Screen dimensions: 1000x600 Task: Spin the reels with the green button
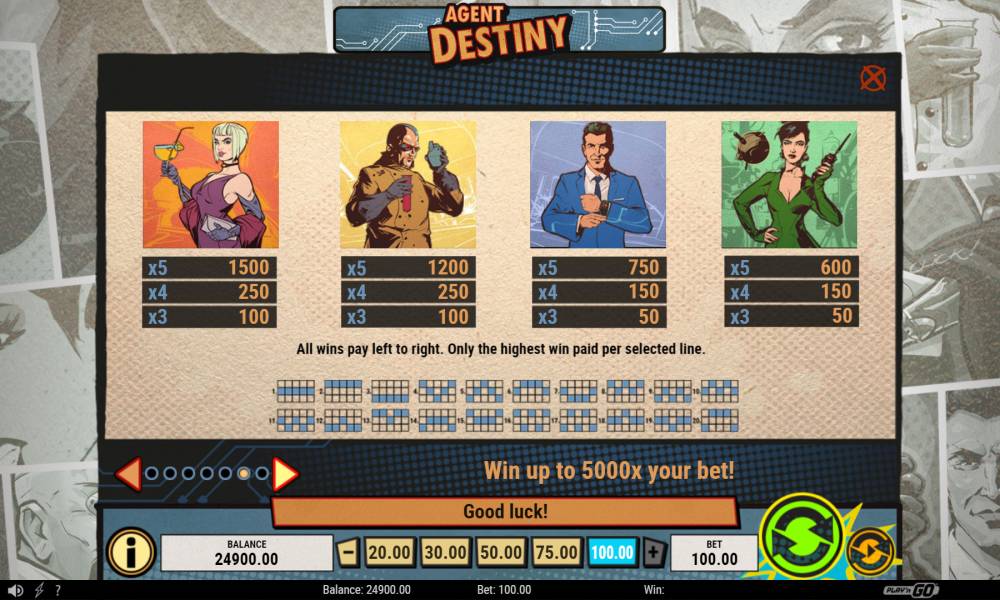(x=801, y=536)
